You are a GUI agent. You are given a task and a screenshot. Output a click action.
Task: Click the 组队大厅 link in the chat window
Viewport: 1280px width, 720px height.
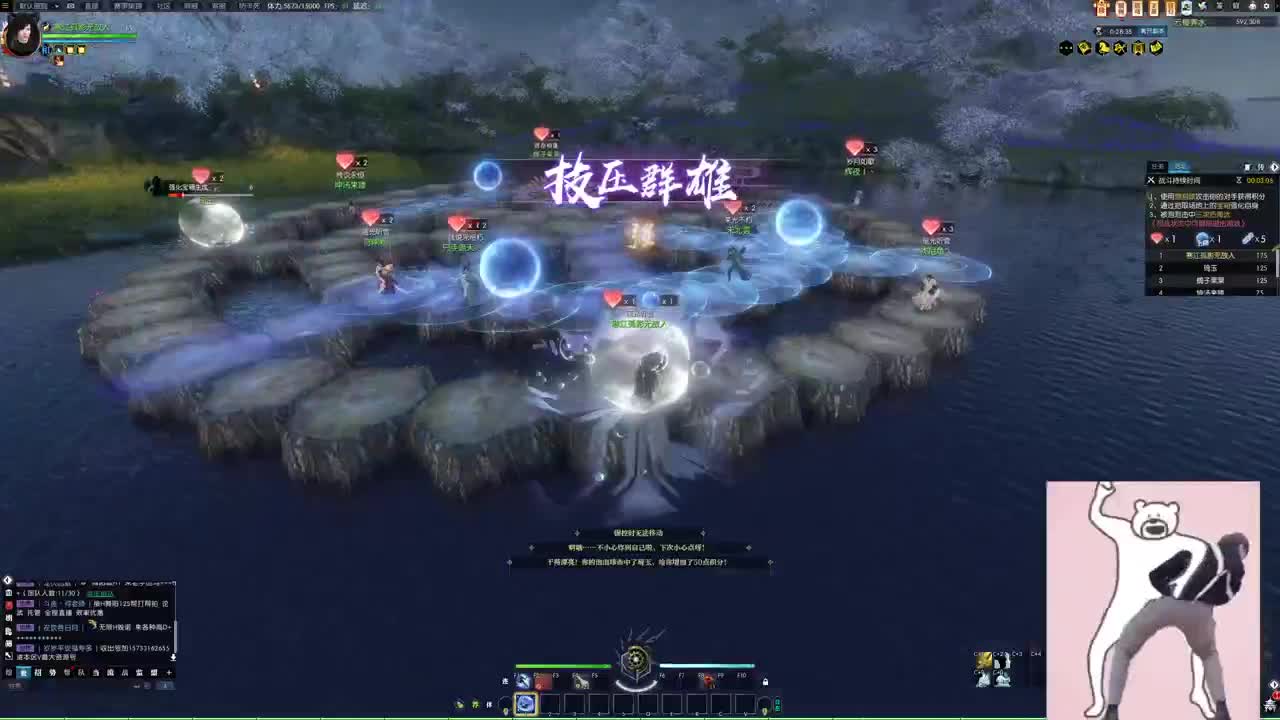(x=100, y=593)
